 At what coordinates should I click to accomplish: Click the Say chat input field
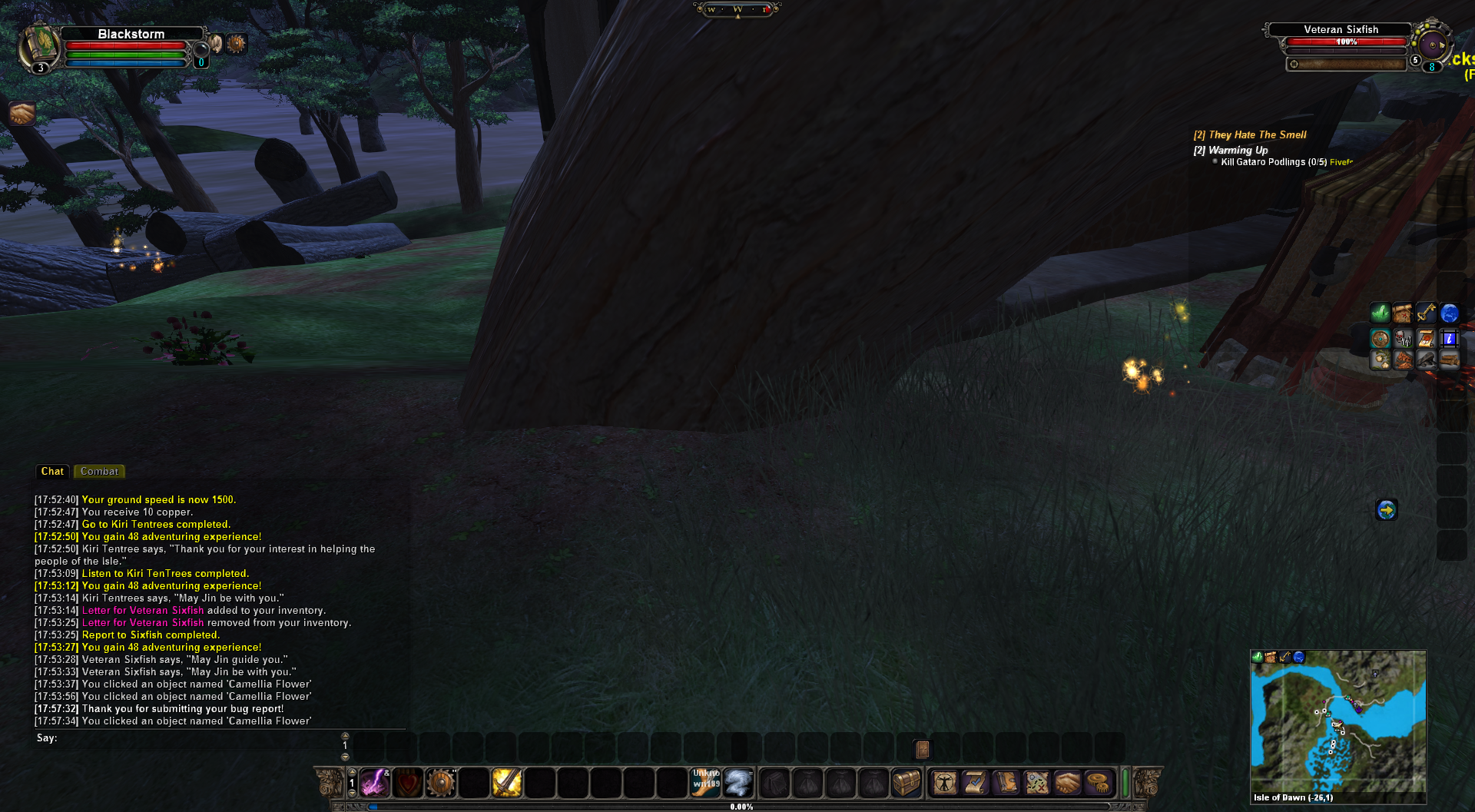point(192,738)
